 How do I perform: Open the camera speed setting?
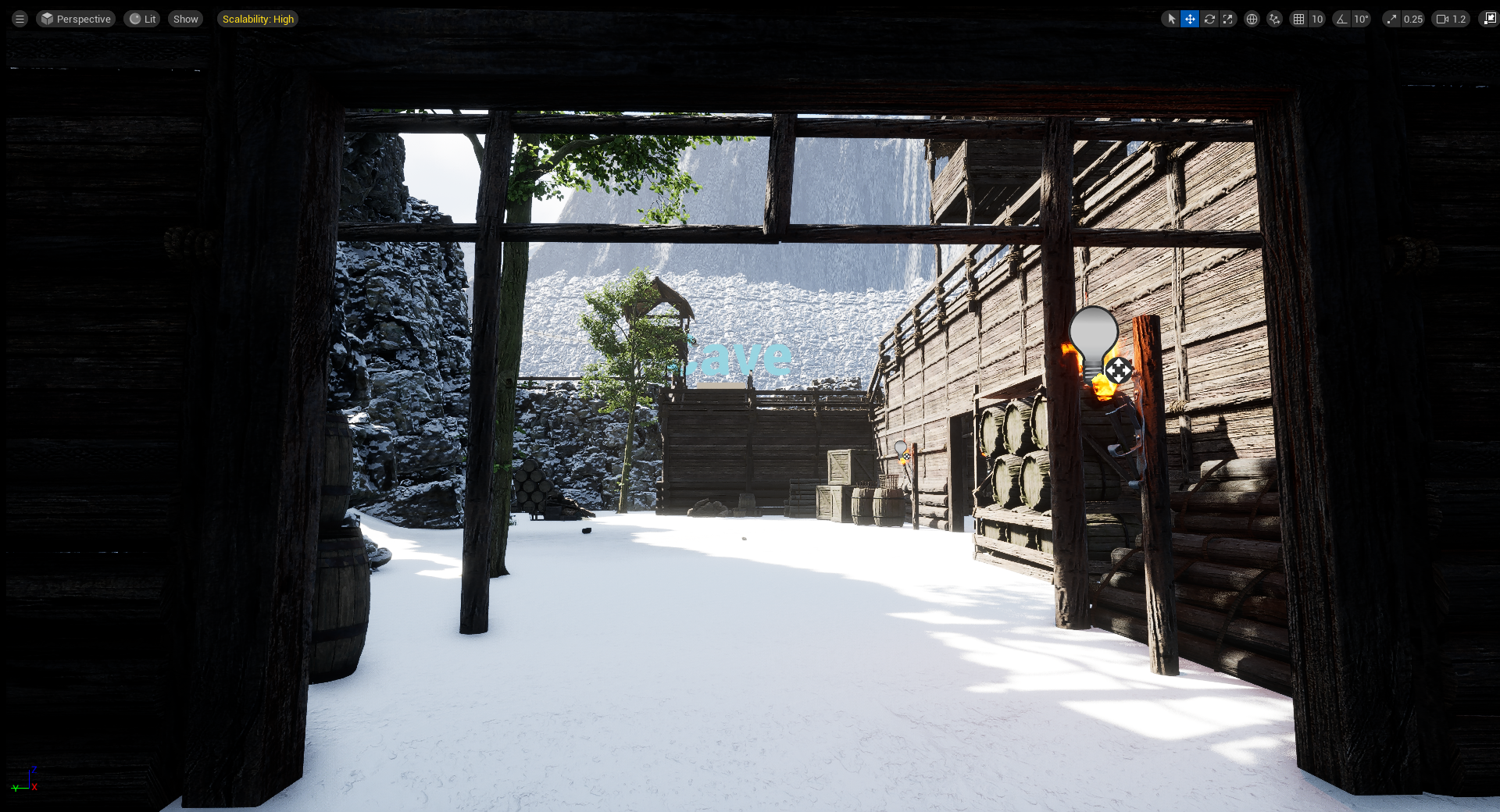1451,19
